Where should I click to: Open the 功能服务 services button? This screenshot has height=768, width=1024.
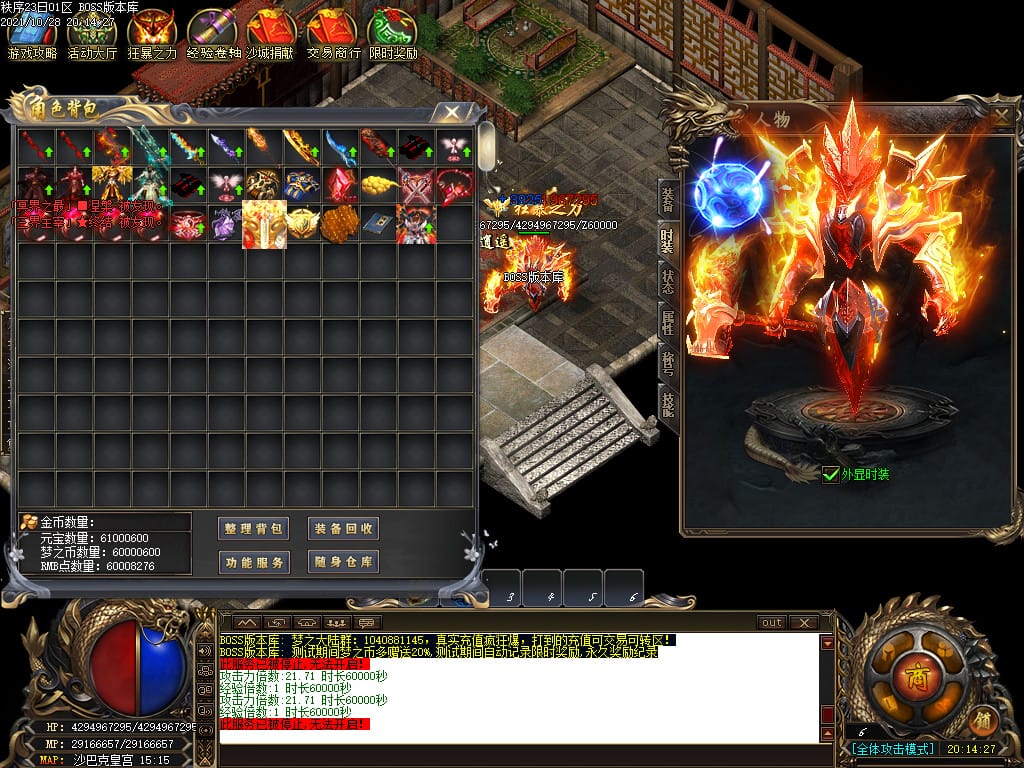coord(253,562)
